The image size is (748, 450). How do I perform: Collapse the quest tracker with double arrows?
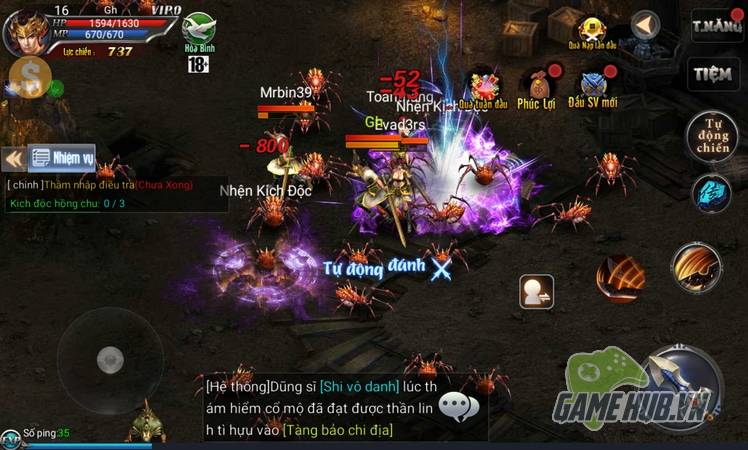pyautogui.click(x=14, y=158)
